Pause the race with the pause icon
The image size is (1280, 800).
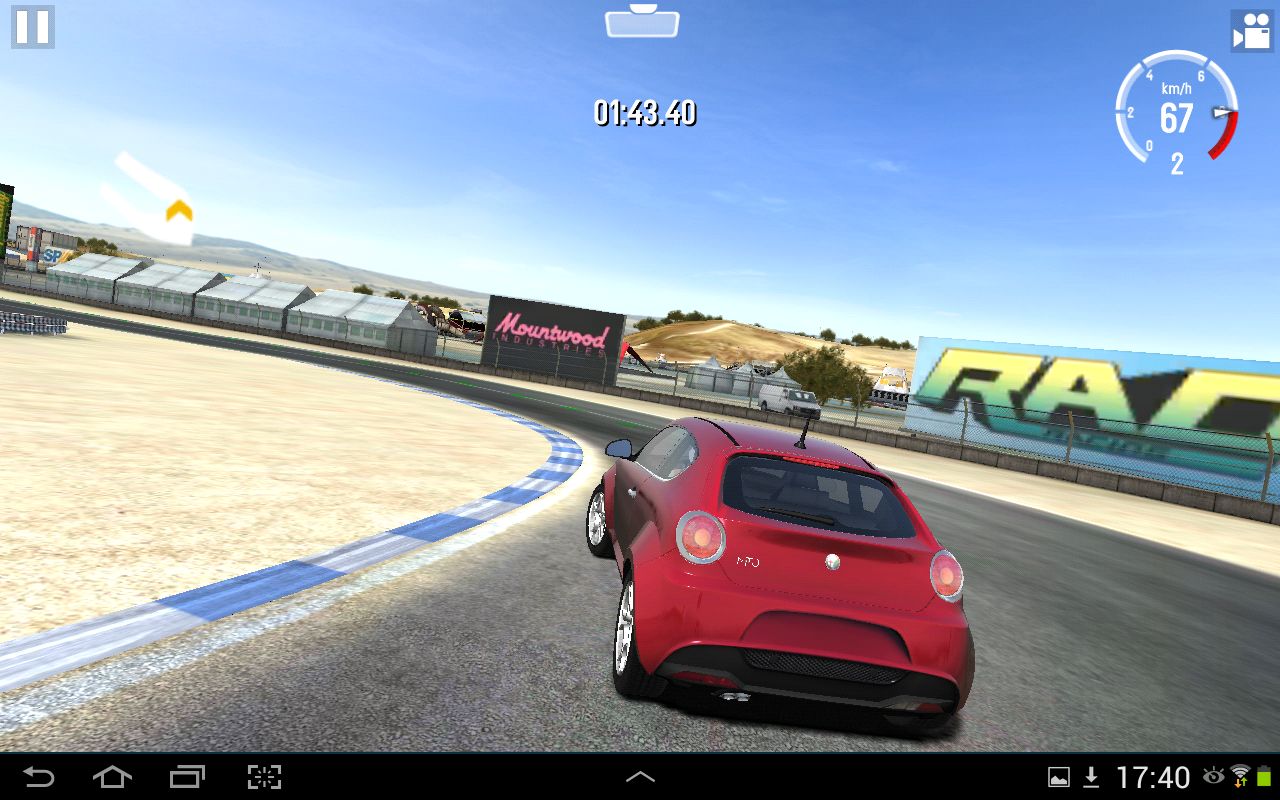31,27
